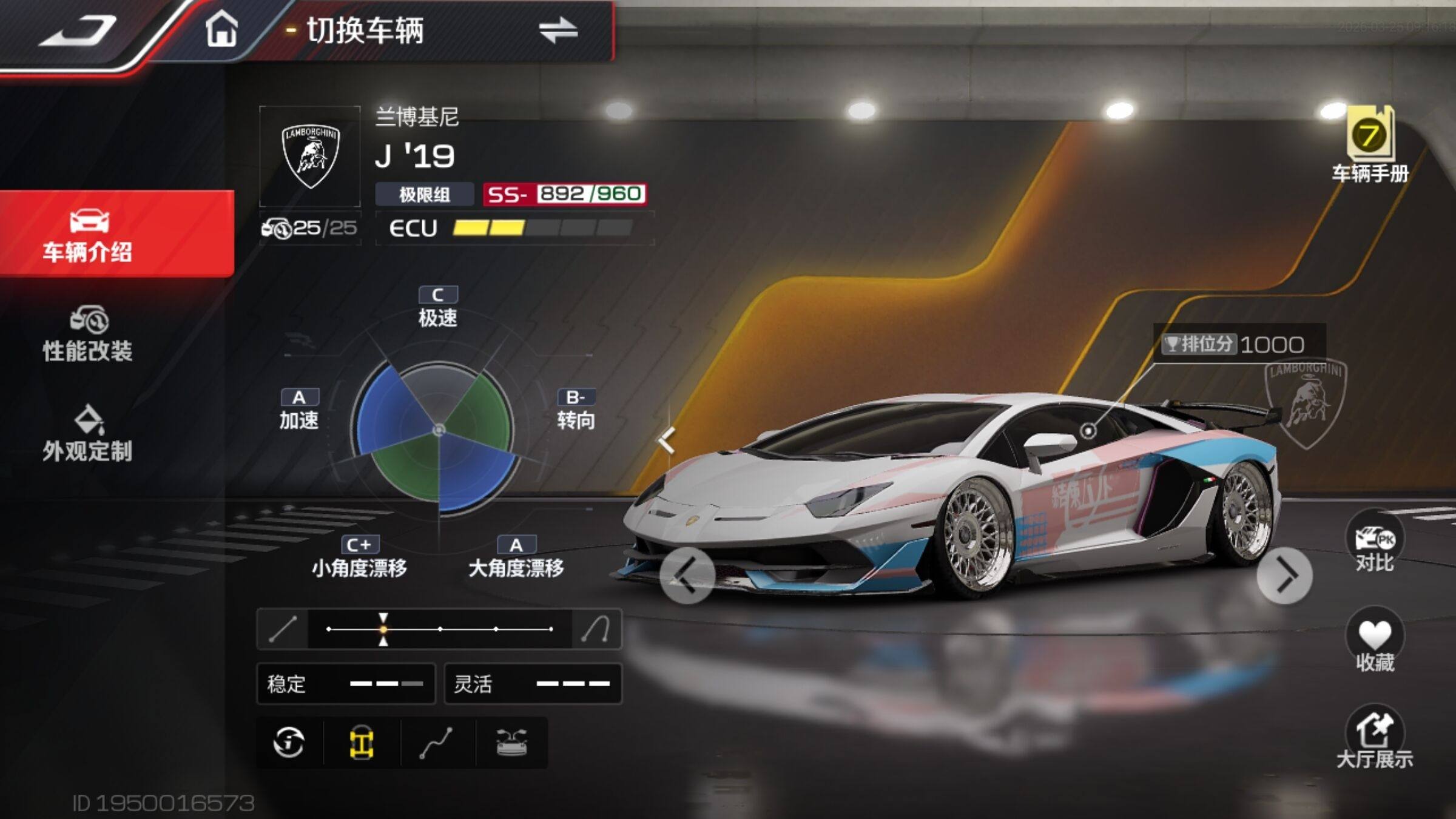Open the 车辆手册 vehicle handbook

tap(1370, 146)
